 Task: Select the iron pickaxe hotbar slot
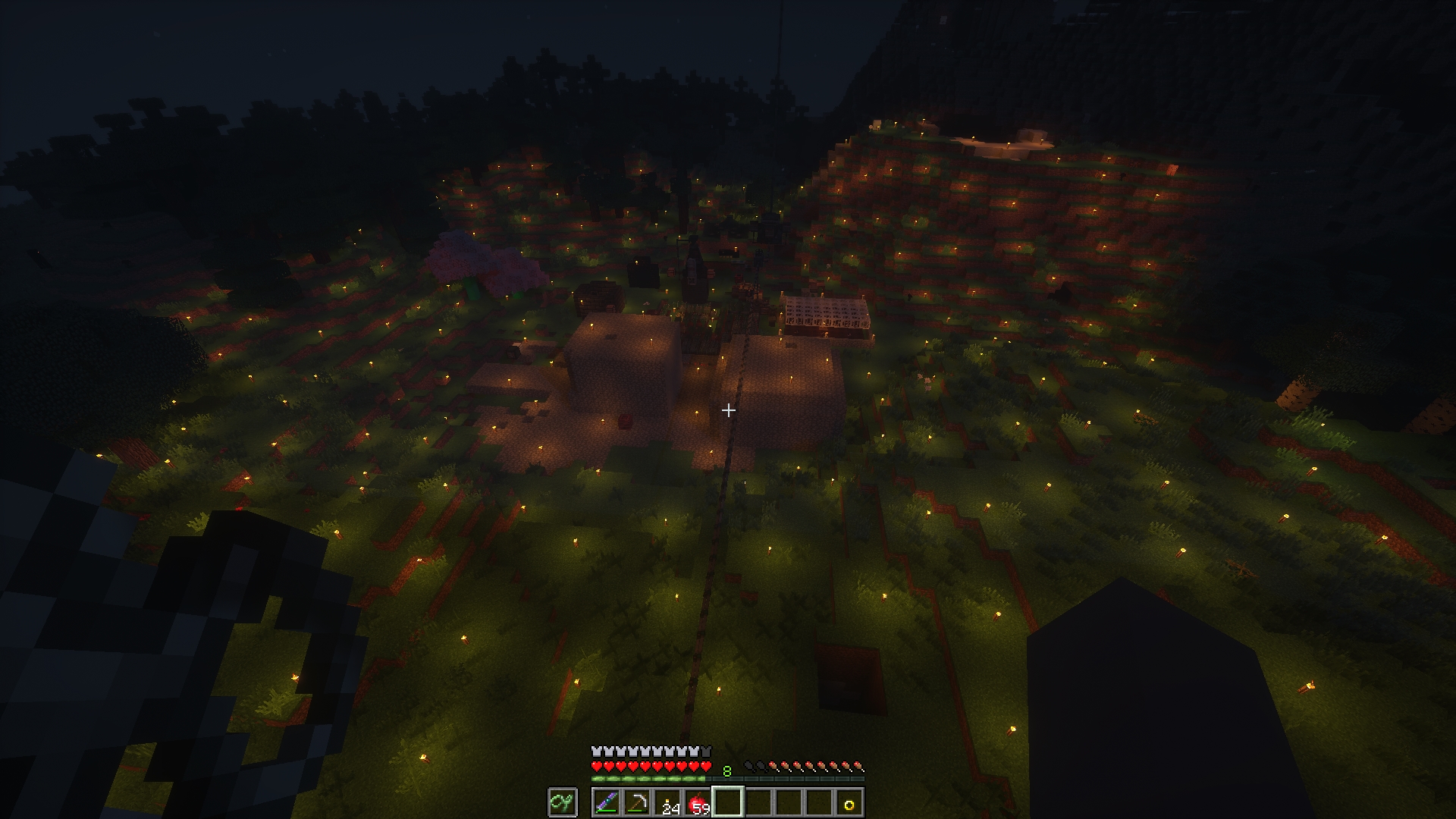(x=636, y=803)
